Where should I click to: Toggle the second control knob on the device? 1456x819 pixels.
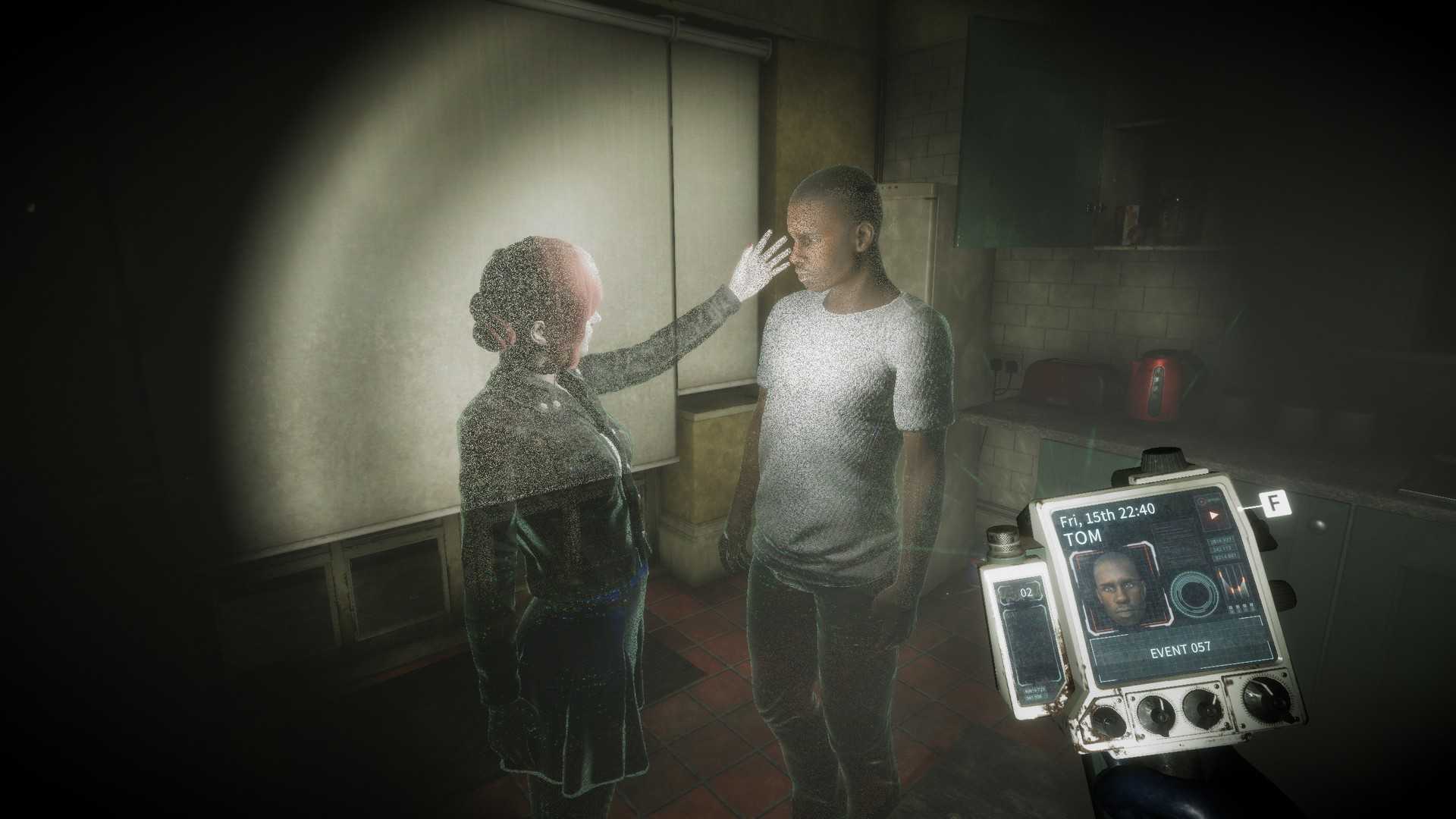1156,714
